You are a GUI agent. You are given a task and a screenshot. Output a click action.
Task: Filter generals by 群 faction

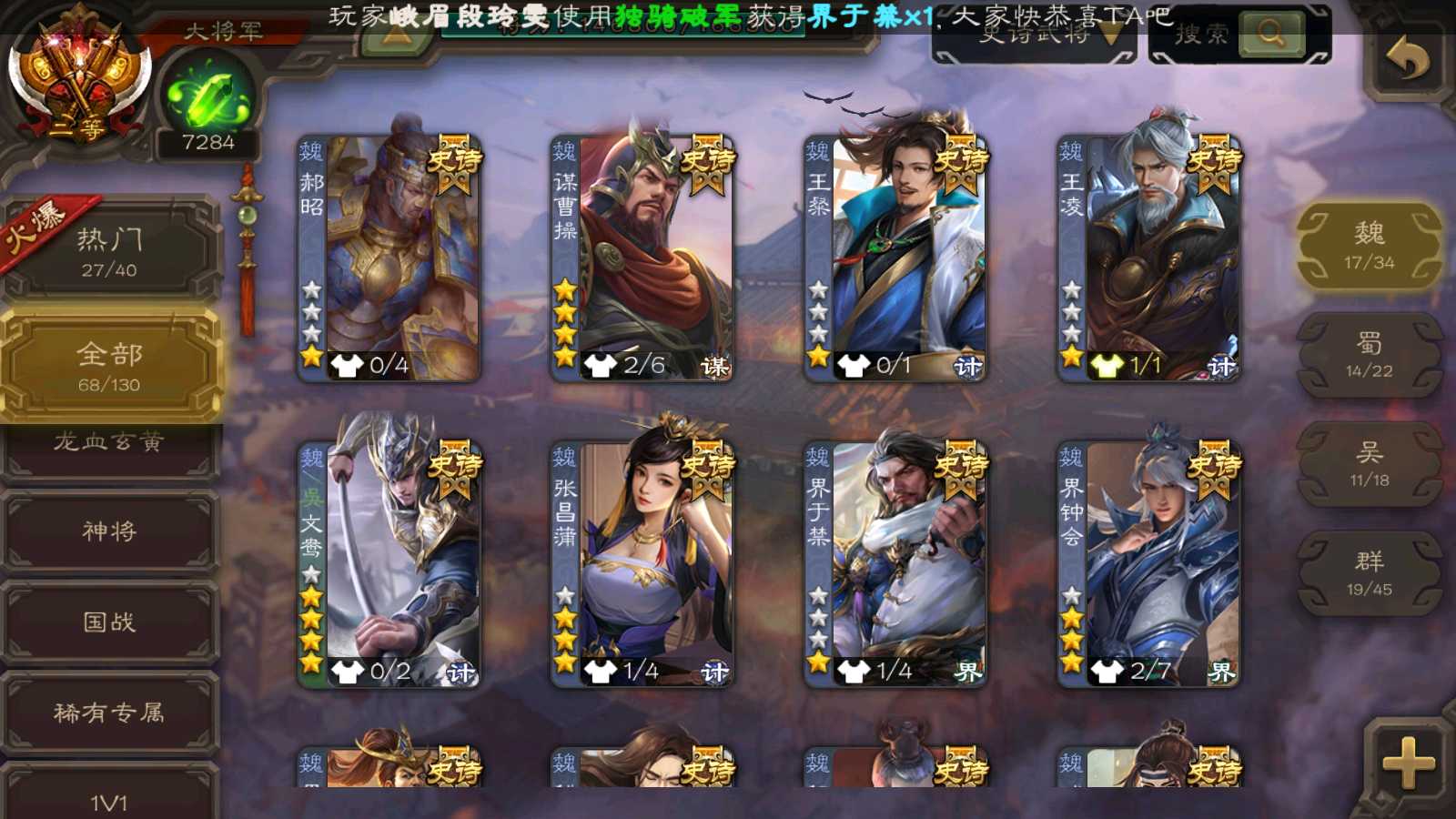pyautogui.click(x=1369, y=573)
